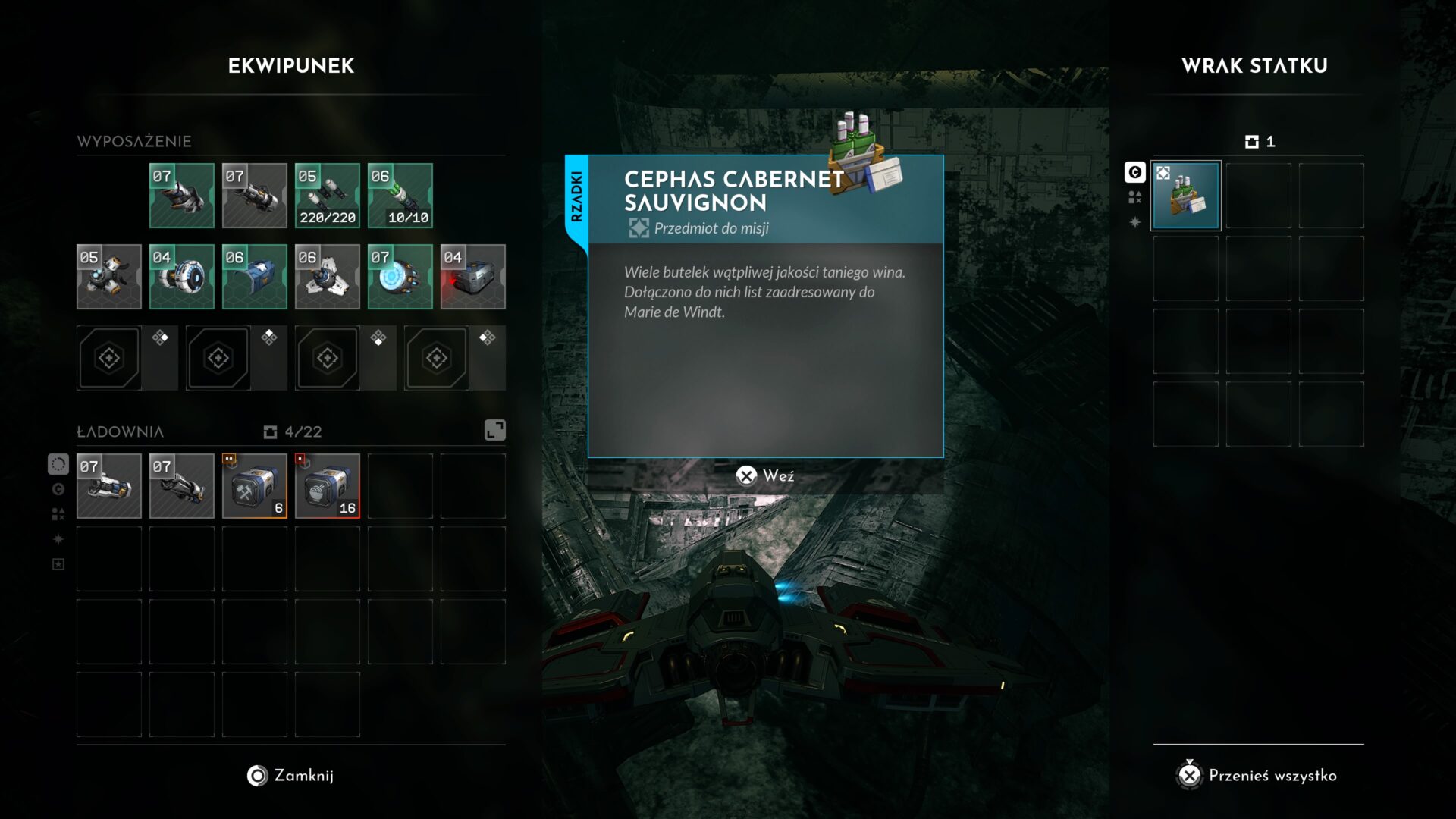Select the red-highlighted level 04 equipment slot
1456x819 pixels.
(473, 277)
